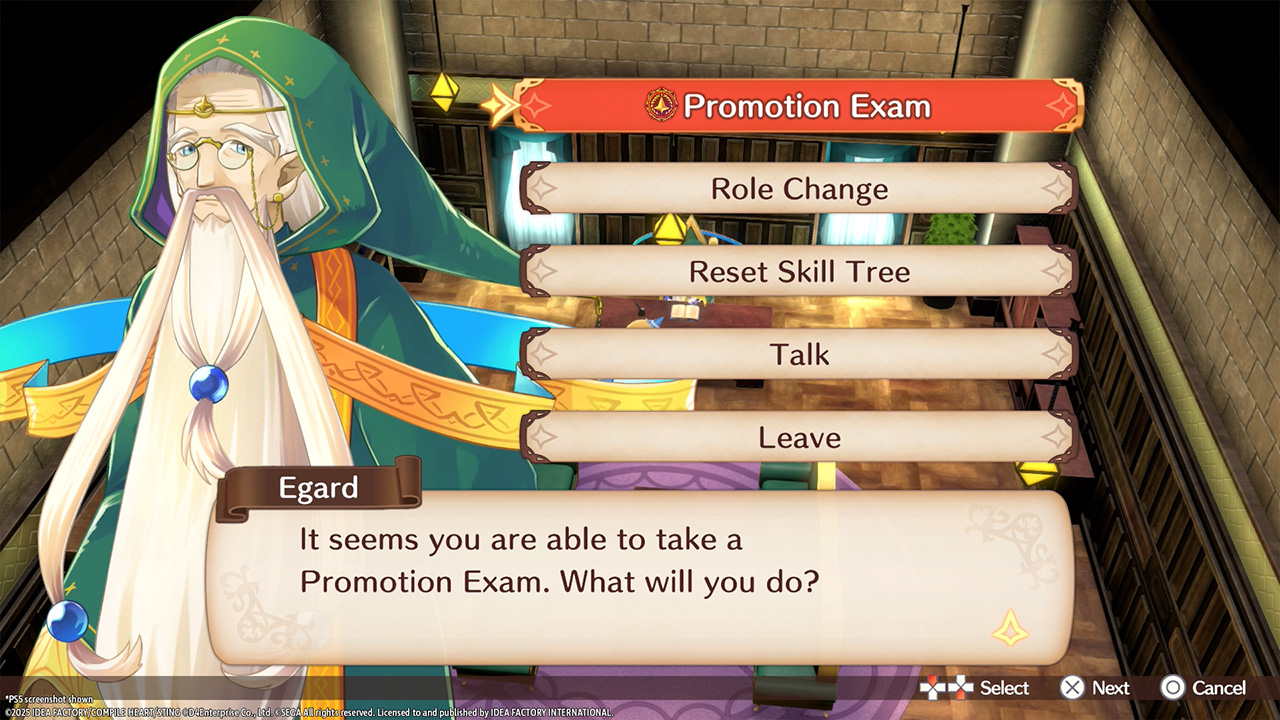Advance the dialogue via the golden arrow
Image resolution: width=1280 pixels, height=720 pixels.
tap(1009, 627)
